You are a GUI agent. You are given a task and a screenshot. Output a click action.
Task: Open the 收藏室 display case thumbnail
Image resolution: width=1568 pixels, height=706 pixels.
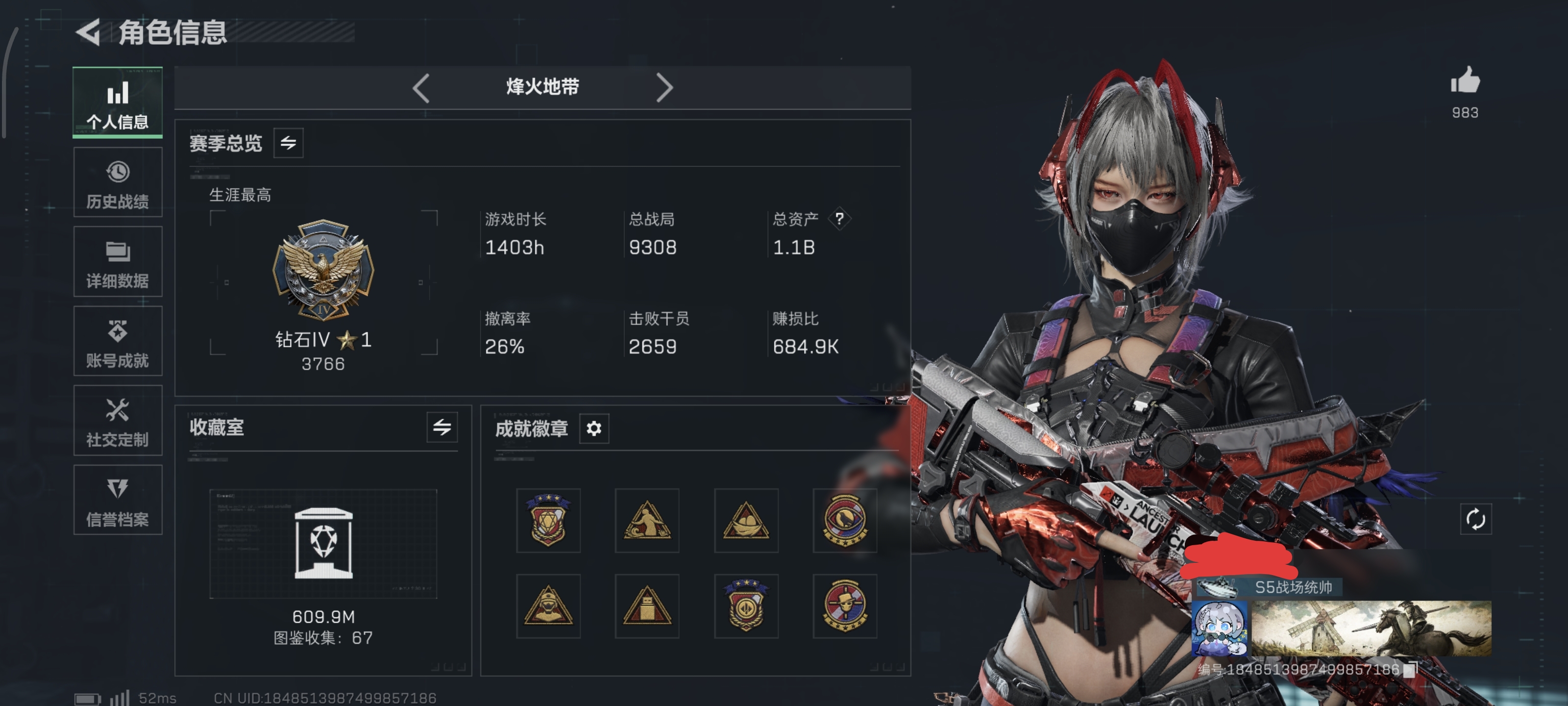tap(323, 543)
